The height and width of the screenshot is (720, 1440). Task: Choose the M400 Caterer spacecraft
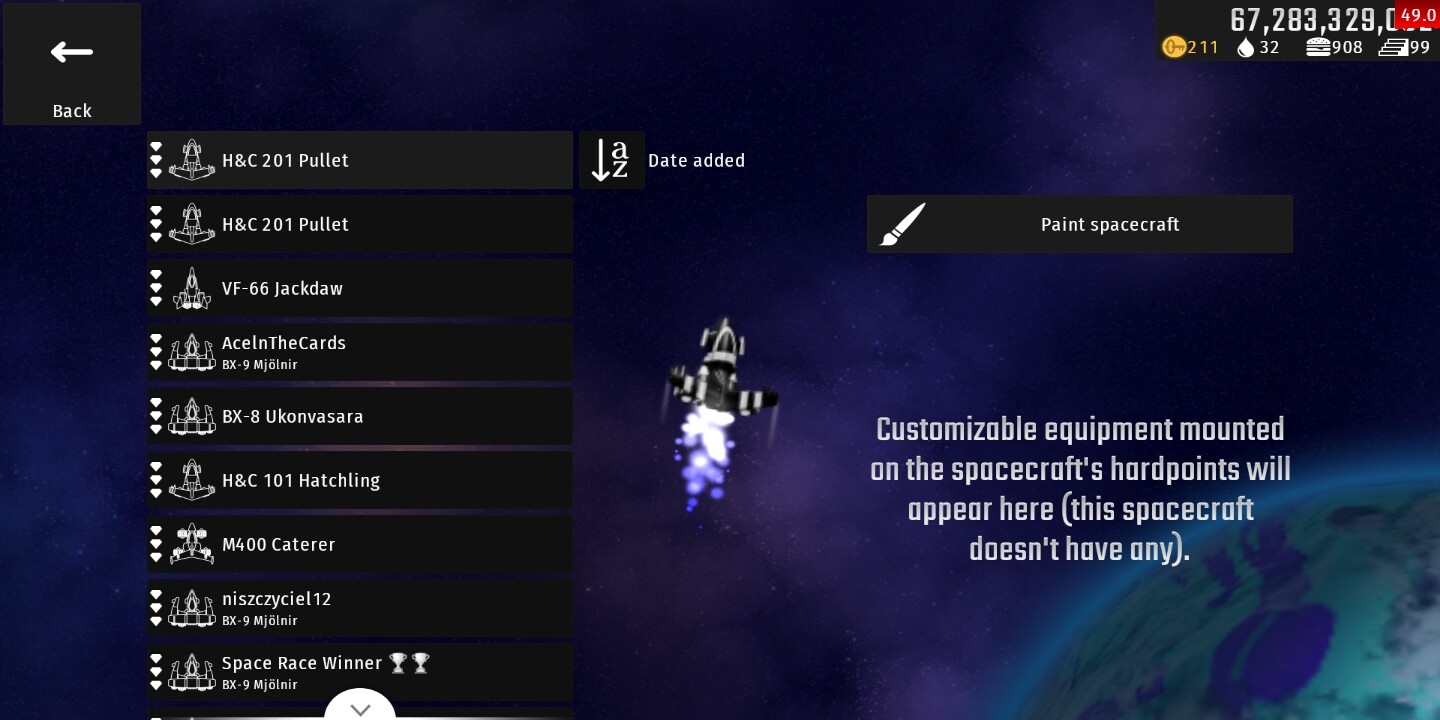[360, 544]
